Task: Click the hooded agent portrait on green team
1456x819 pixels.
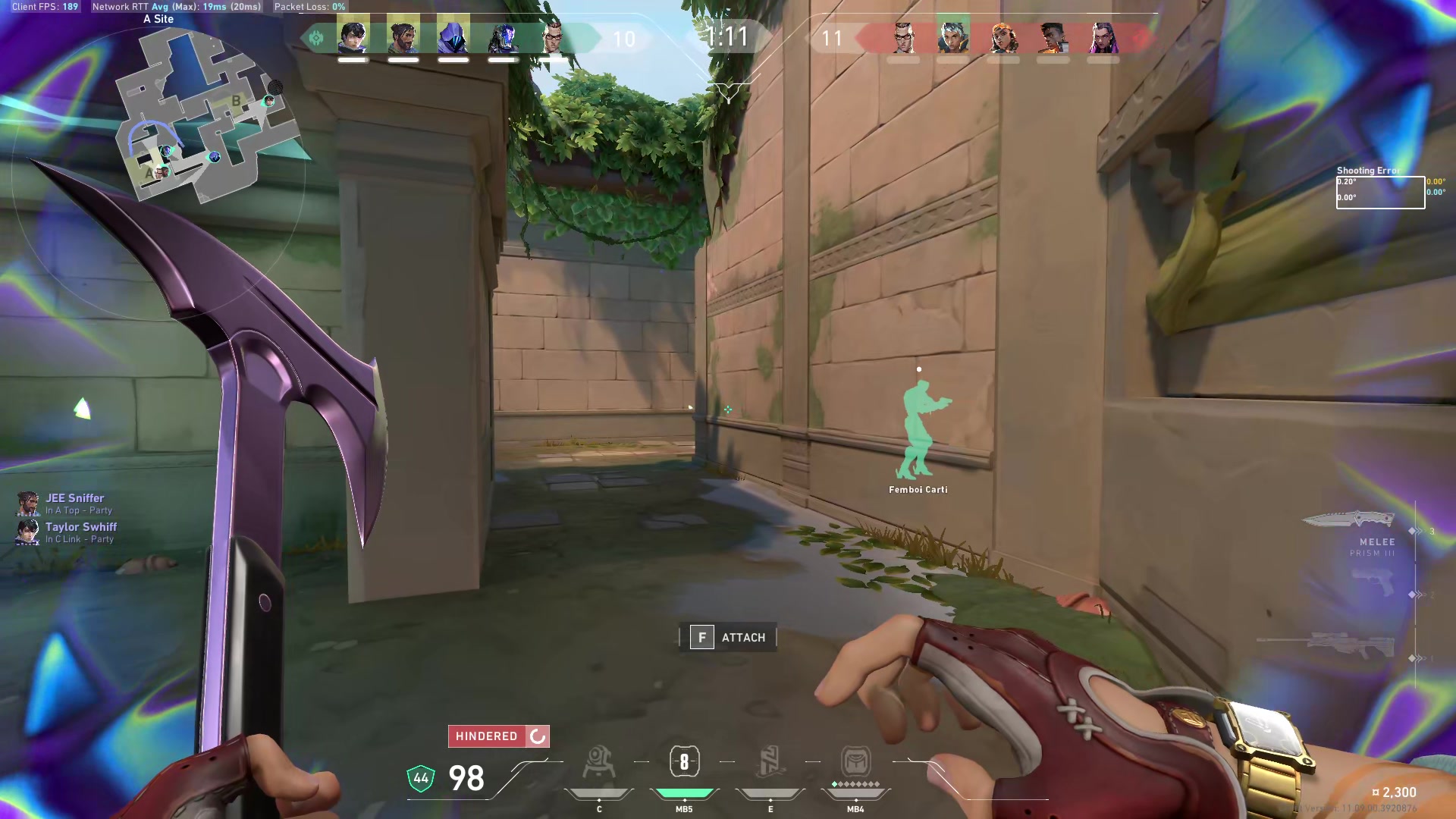Action: pyautogui.click(x=453, y=36)
